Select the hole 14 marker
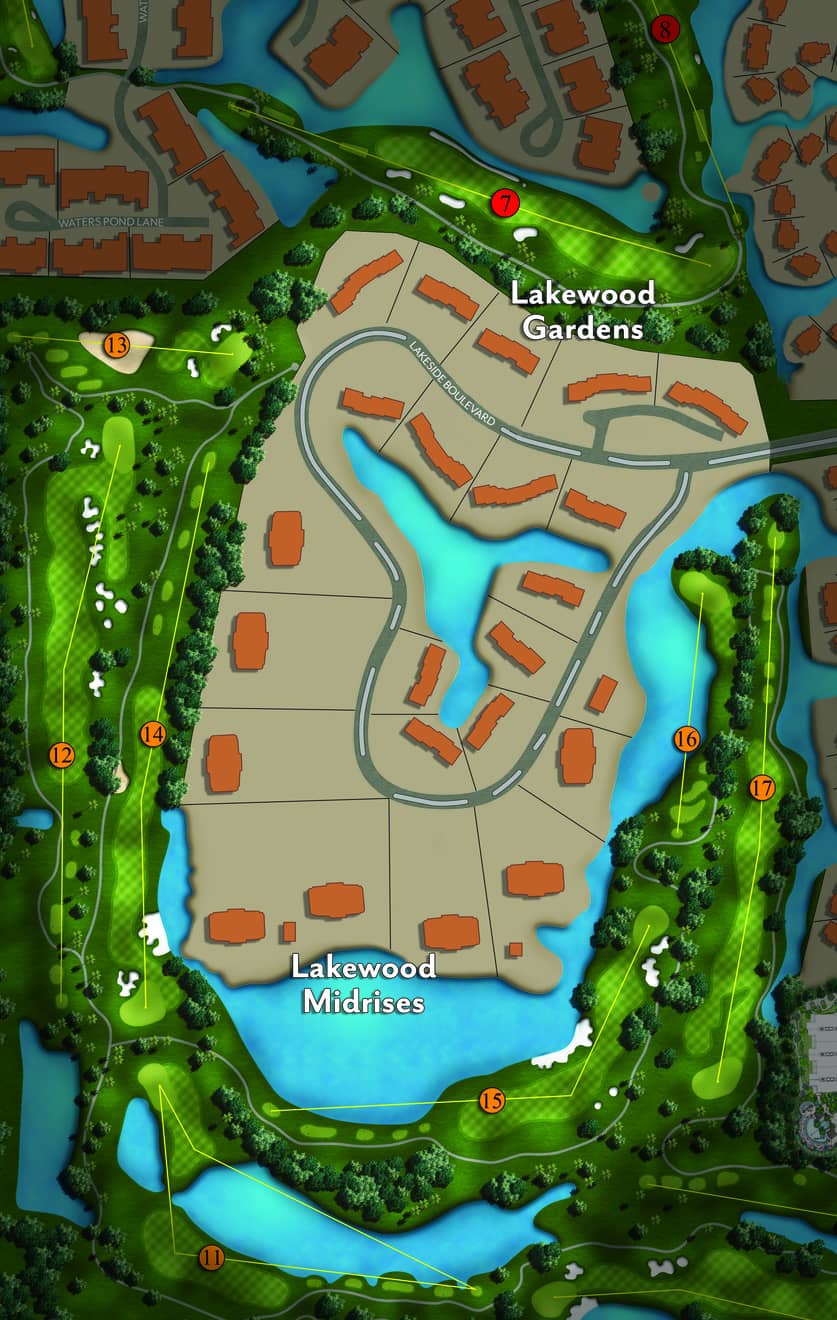The width and height of the screenshot is (837, 1320). click(x=152, y=733)
